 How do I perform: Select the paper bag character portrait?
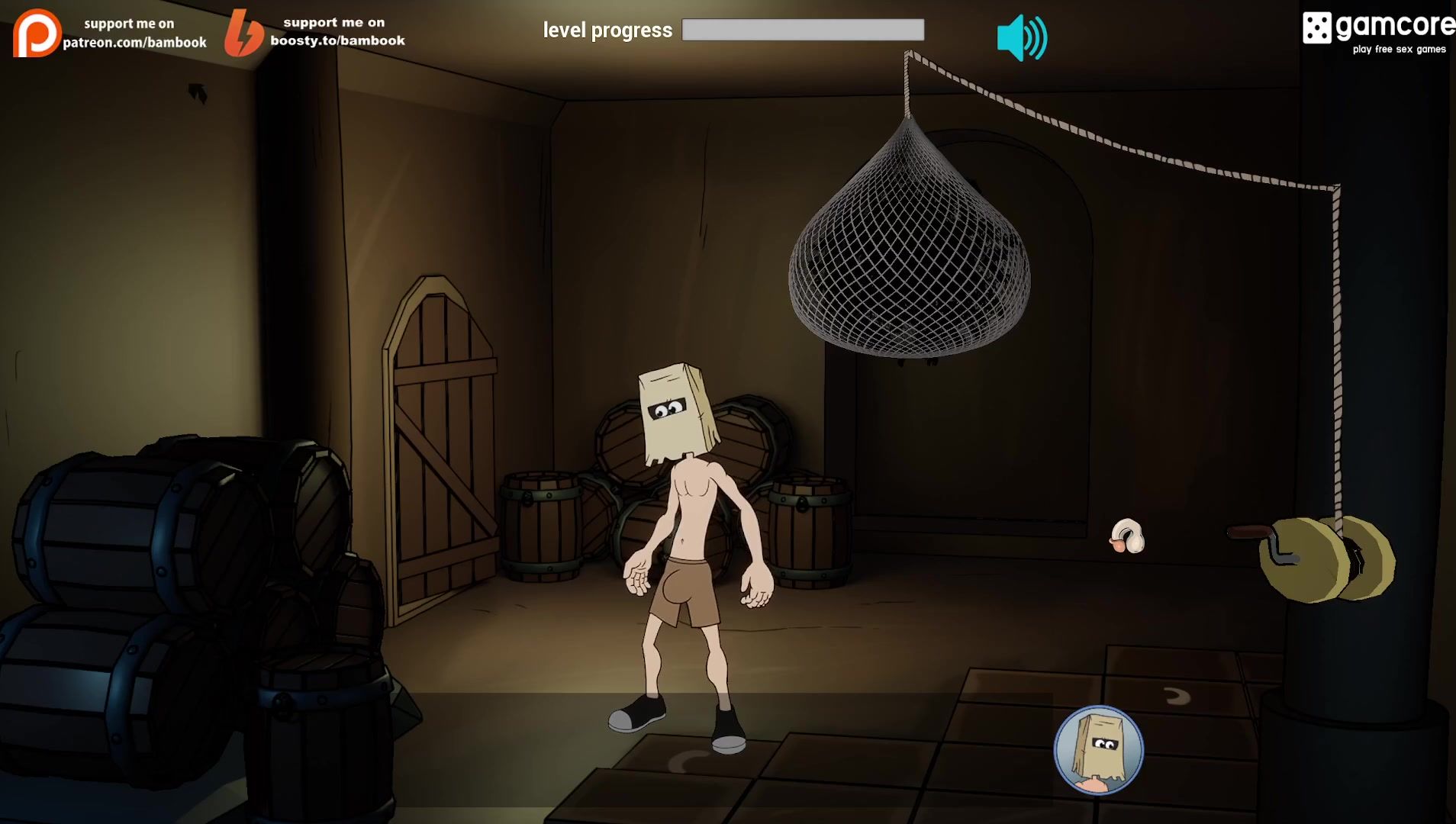click(1098, 750)
